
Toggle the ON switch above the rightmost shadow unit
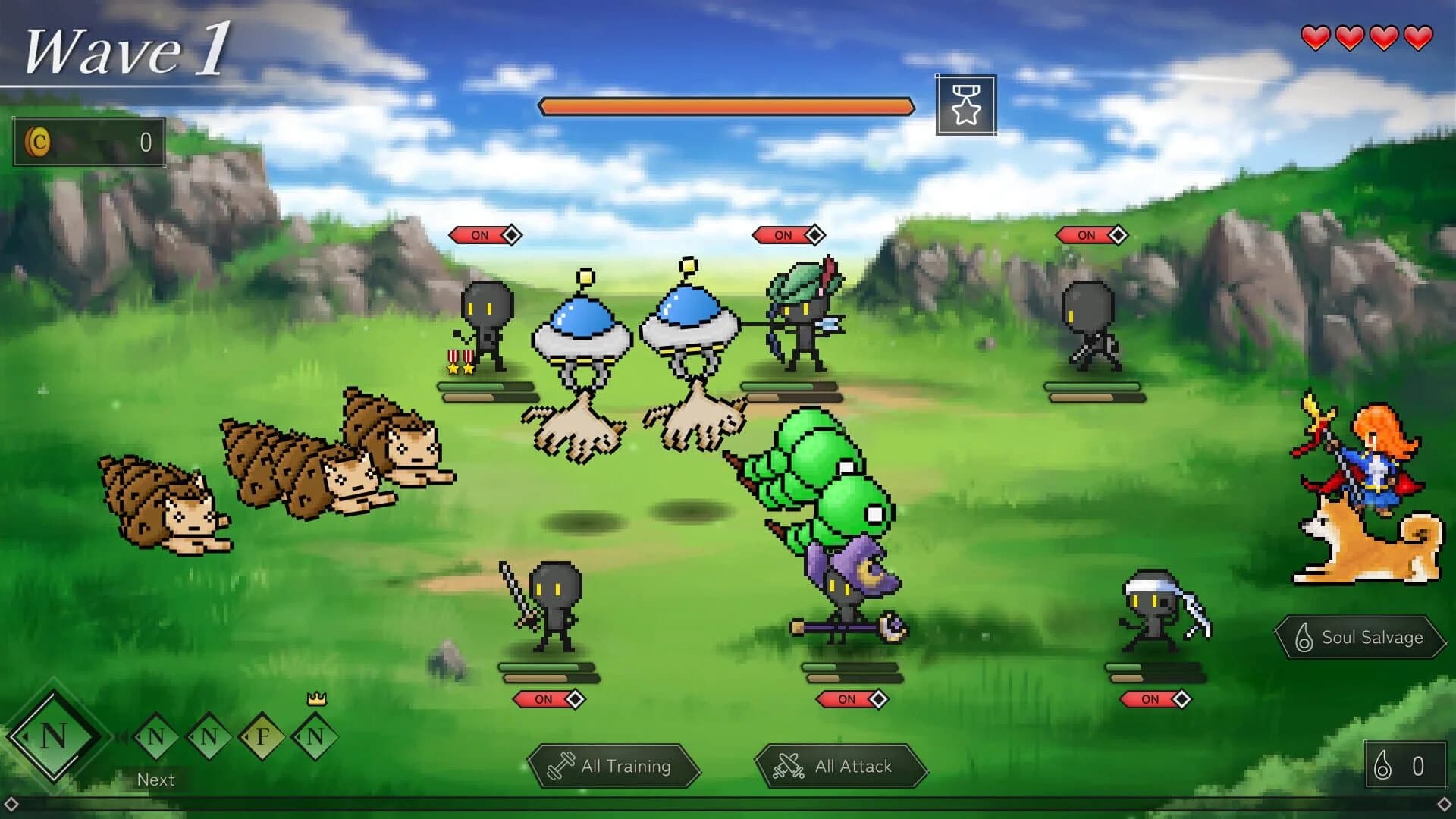[1087, 235]
